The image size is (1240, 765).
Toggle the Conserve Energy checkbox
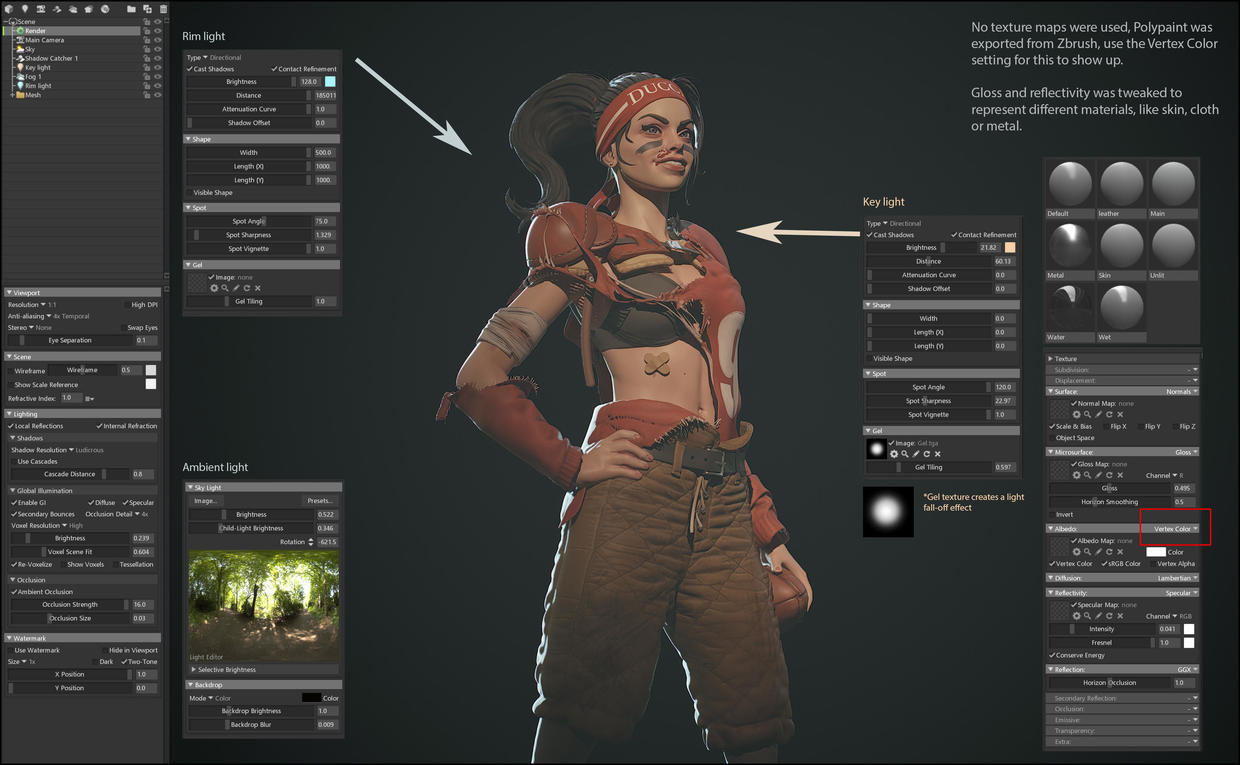tap(1053, 655)
